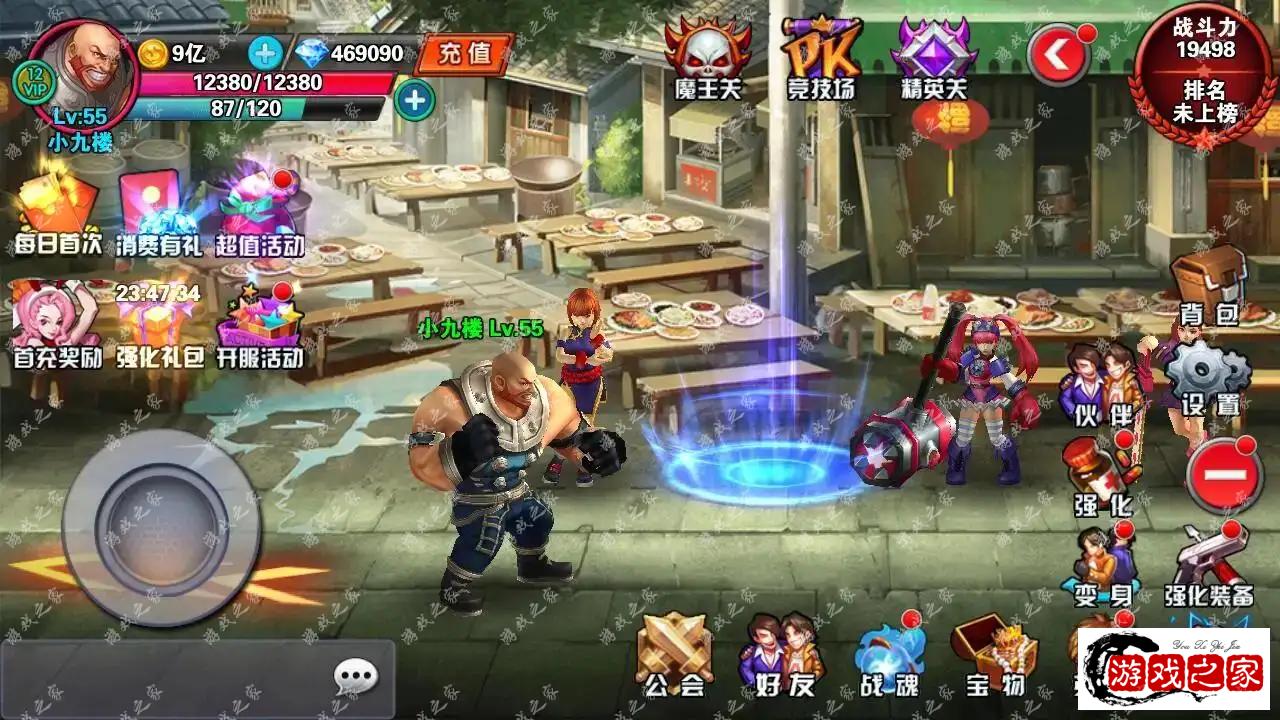Open the 背包 backpack
1280x720 pixels.
pyautogui.click(x=1209, y=285)
